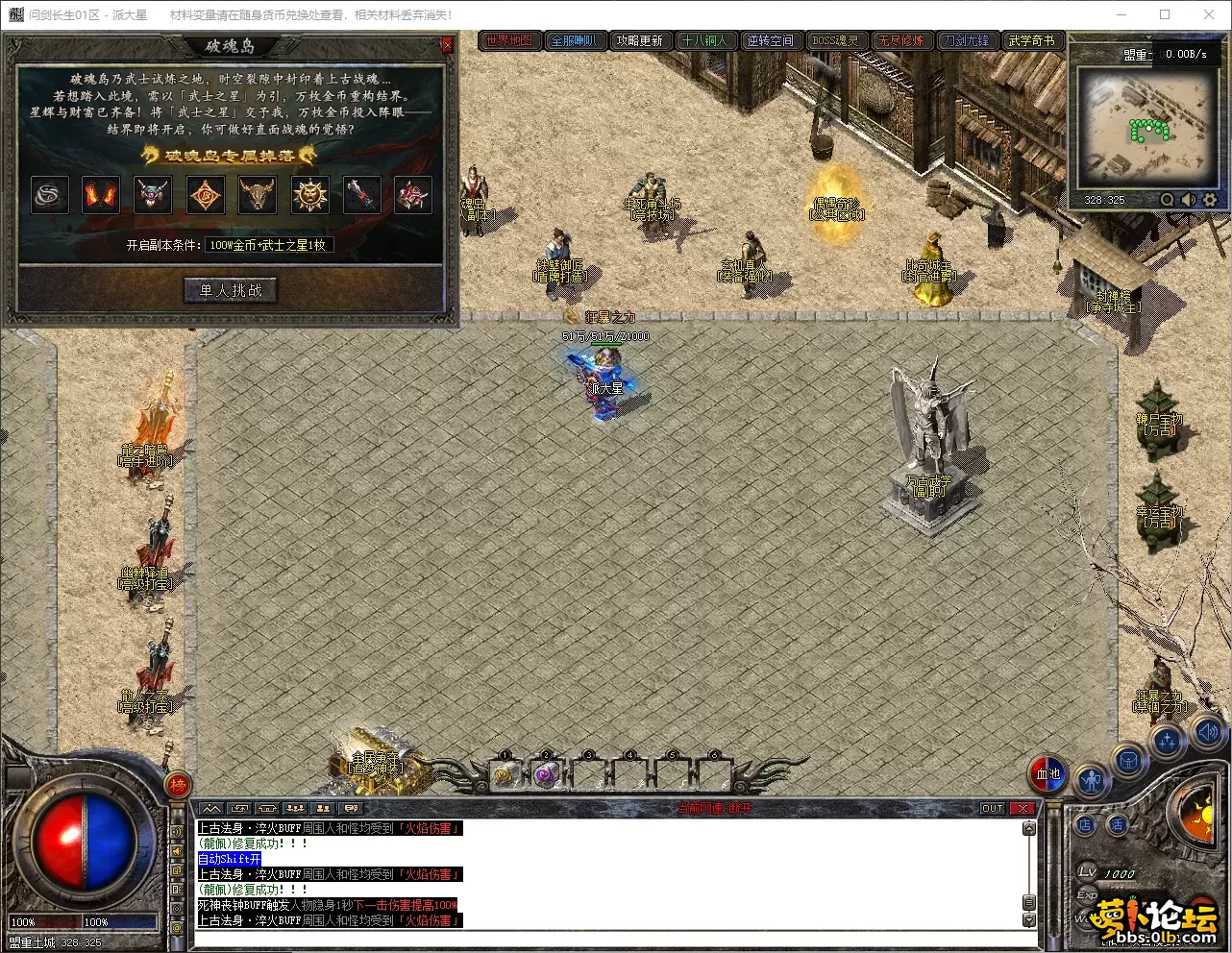Open the 逆转空间 menu button

point(771,40)
